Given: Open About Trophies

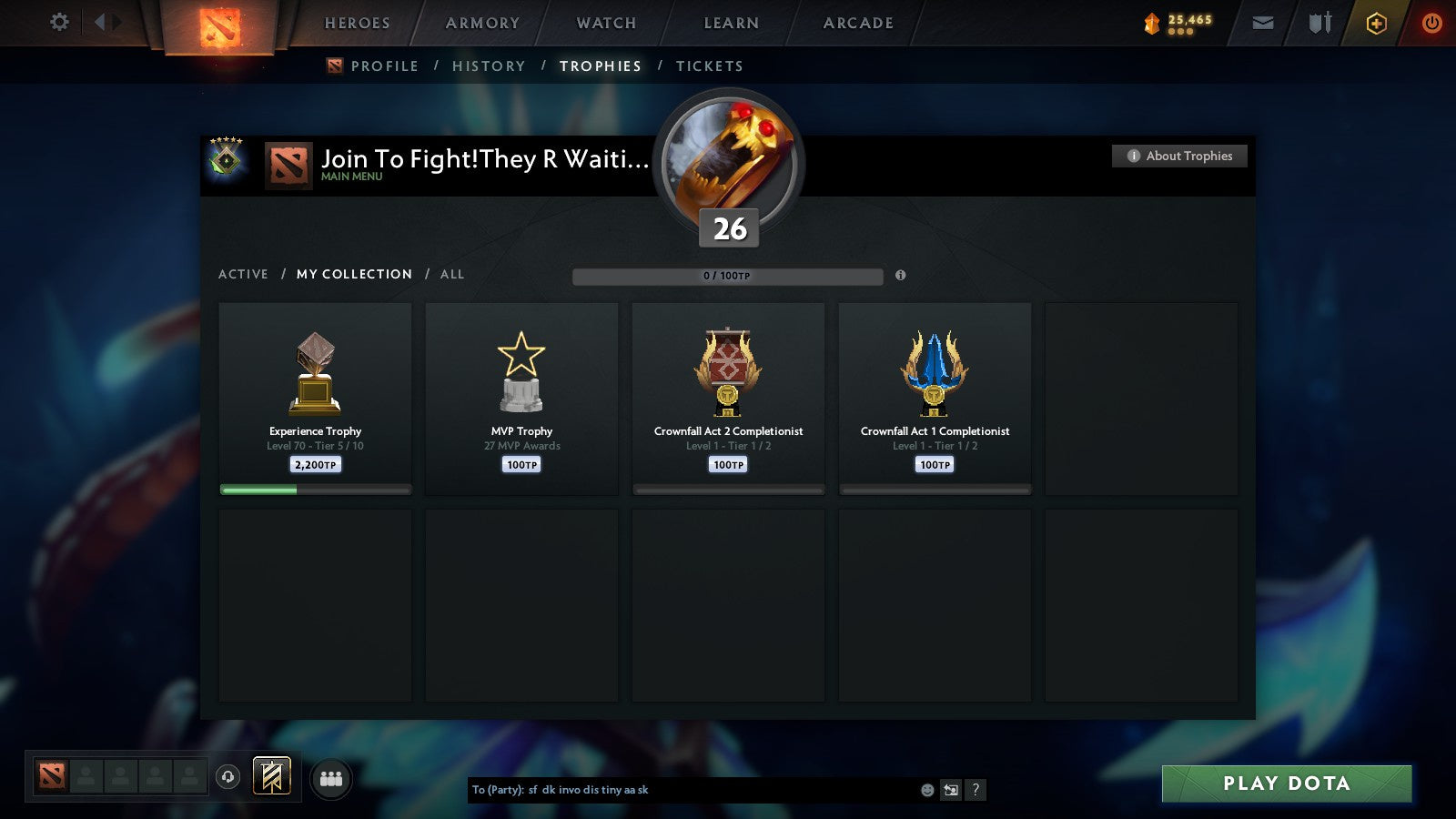Looking at the screenshot, I should coord(1178,156).
